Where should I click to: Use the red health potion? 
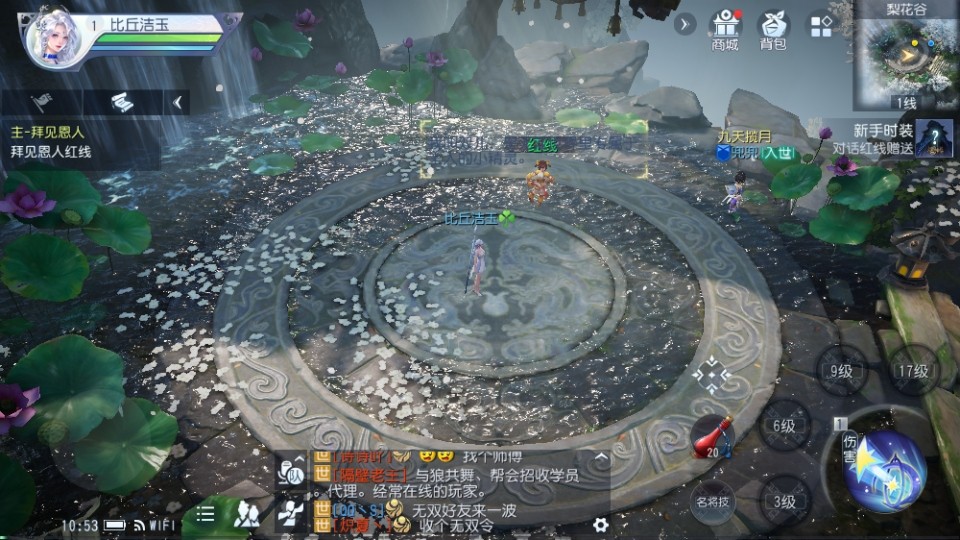point(711,437)
